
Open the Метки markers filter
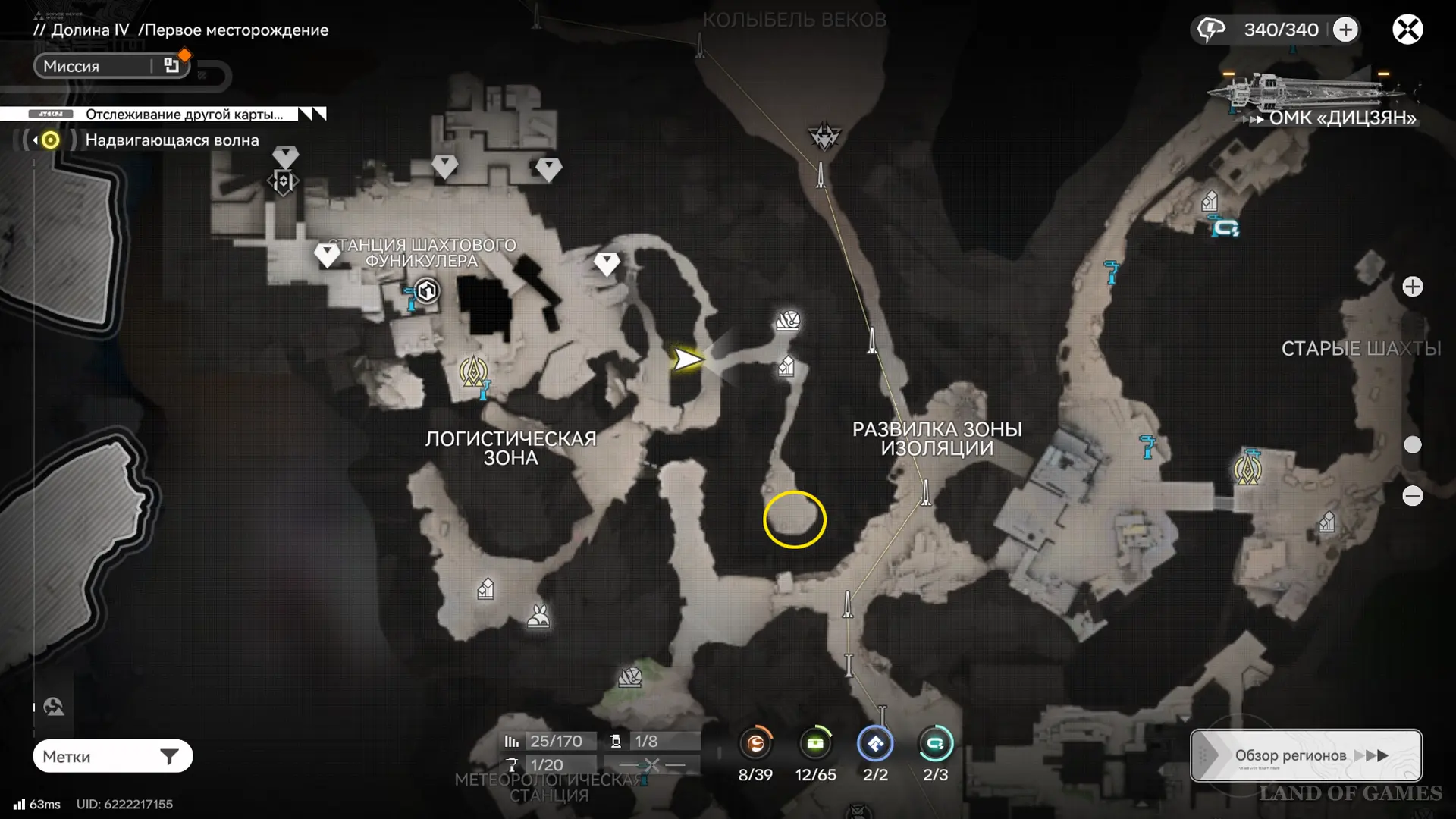[x=112, y=756]
